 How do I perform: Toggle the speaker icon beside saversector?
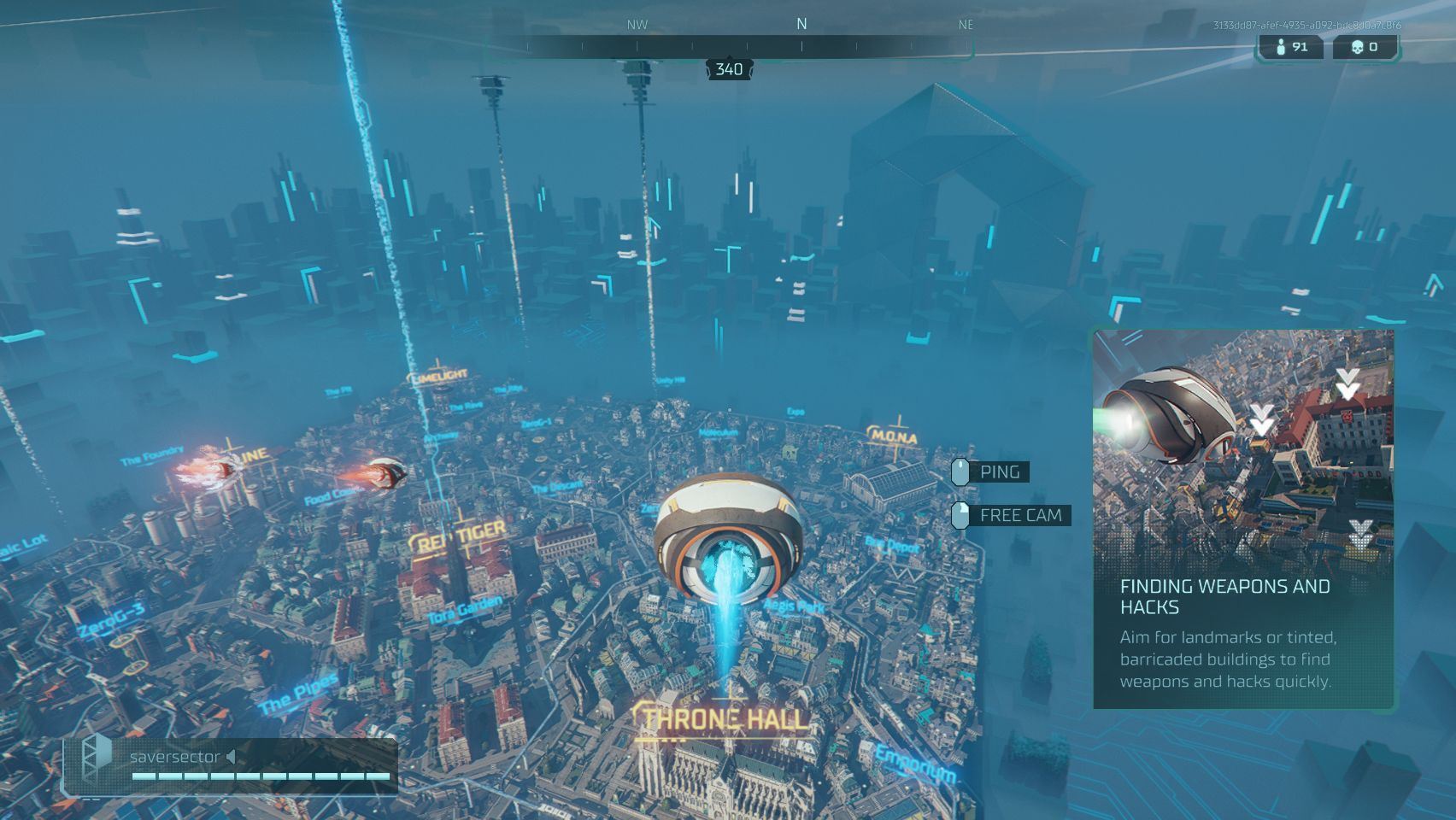coord(232,757)
